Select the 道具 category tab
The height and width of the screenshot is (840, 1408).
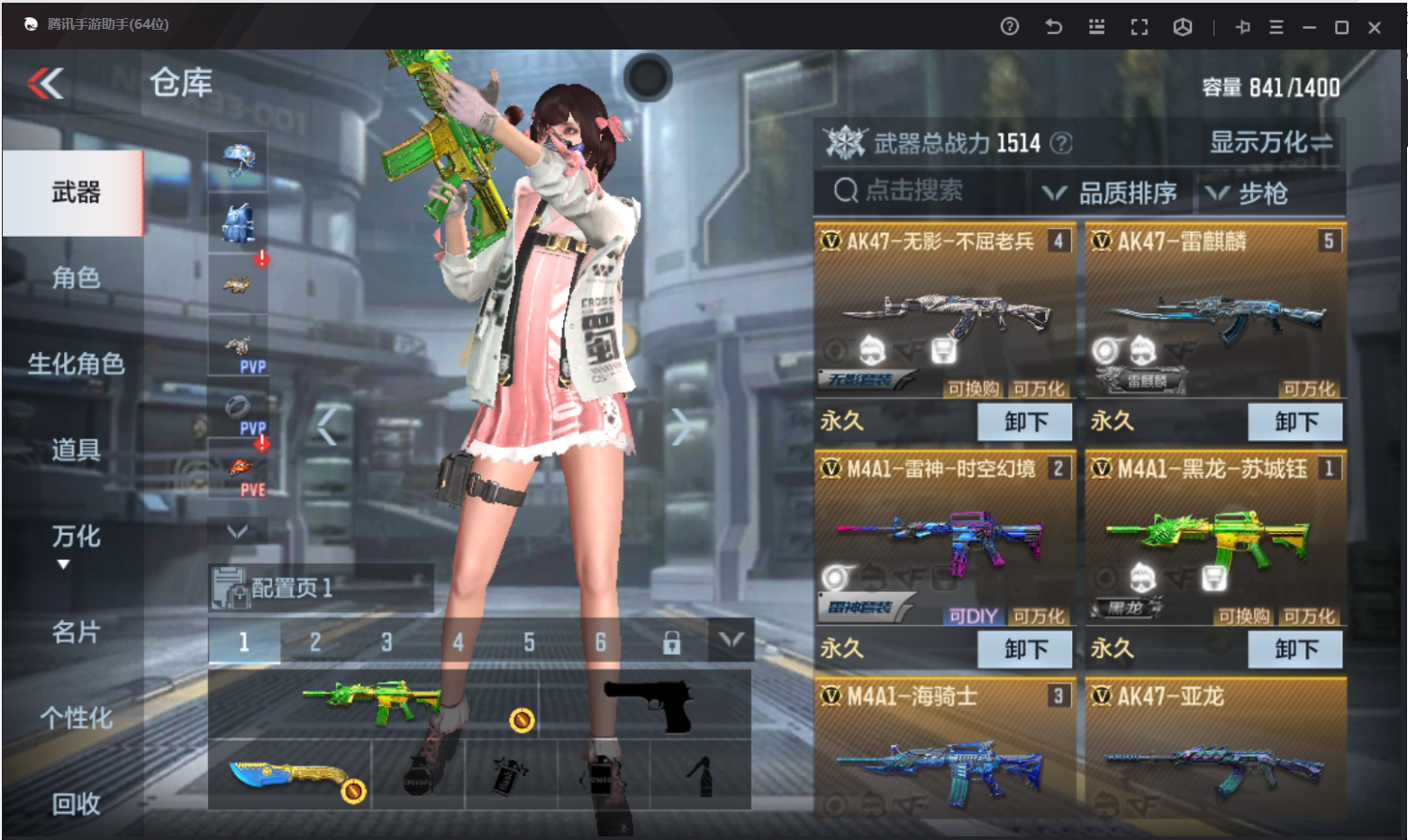pos(76,449)
